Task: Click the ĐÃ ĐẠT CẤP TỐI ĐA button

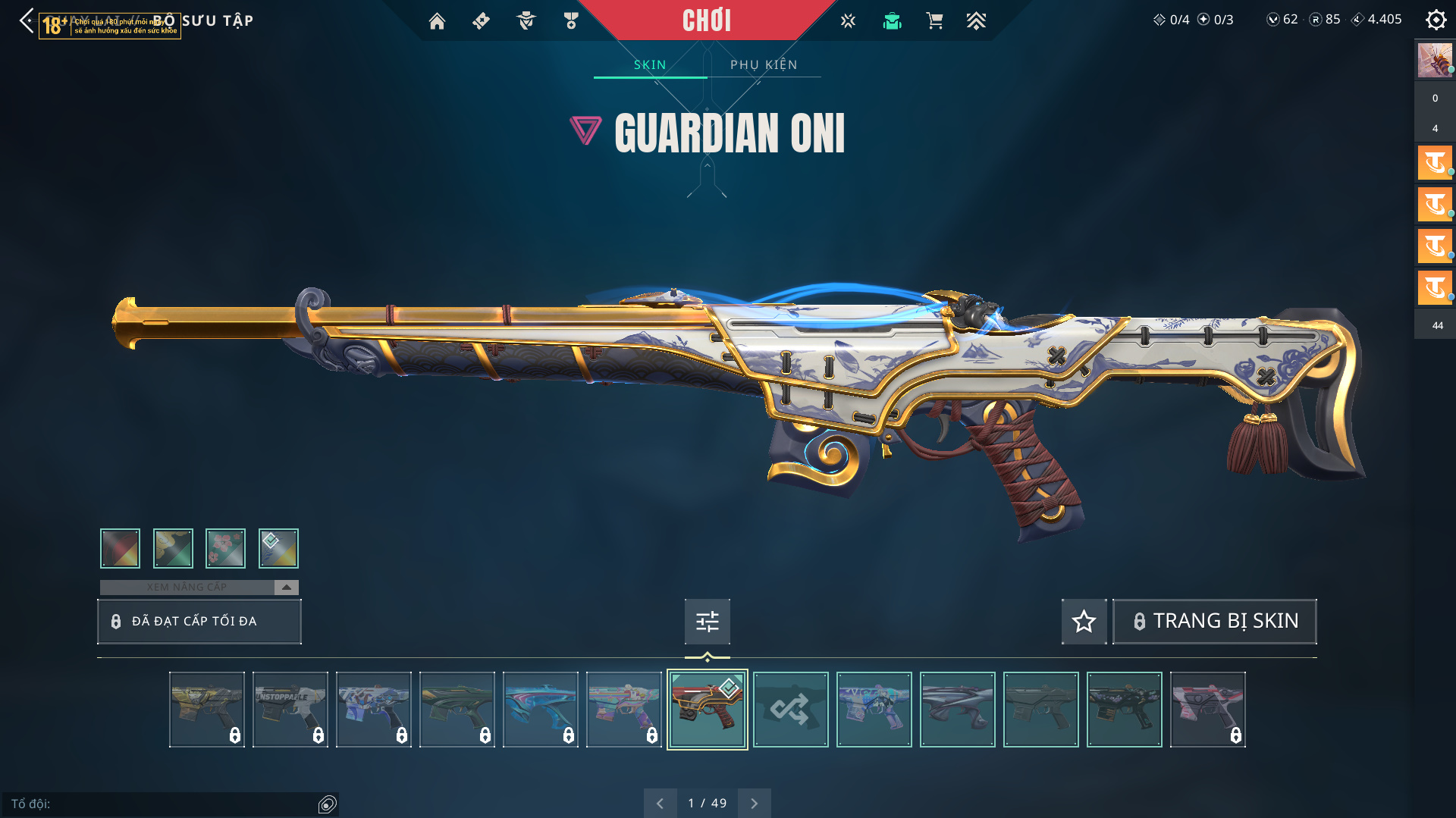Action: (199, 621)
